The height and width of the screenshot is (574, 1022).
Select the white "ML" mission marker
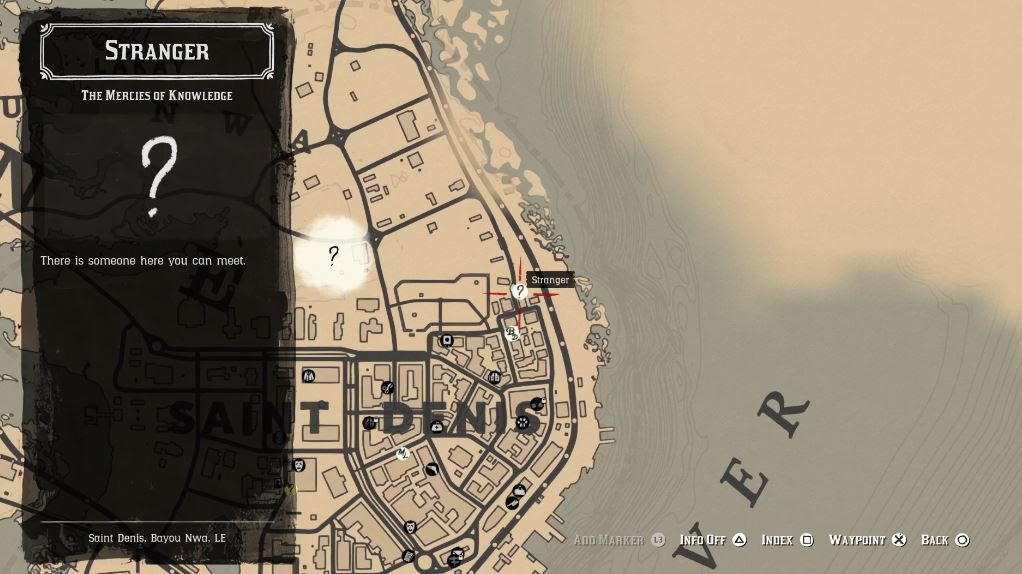click(x=403, y=454)
